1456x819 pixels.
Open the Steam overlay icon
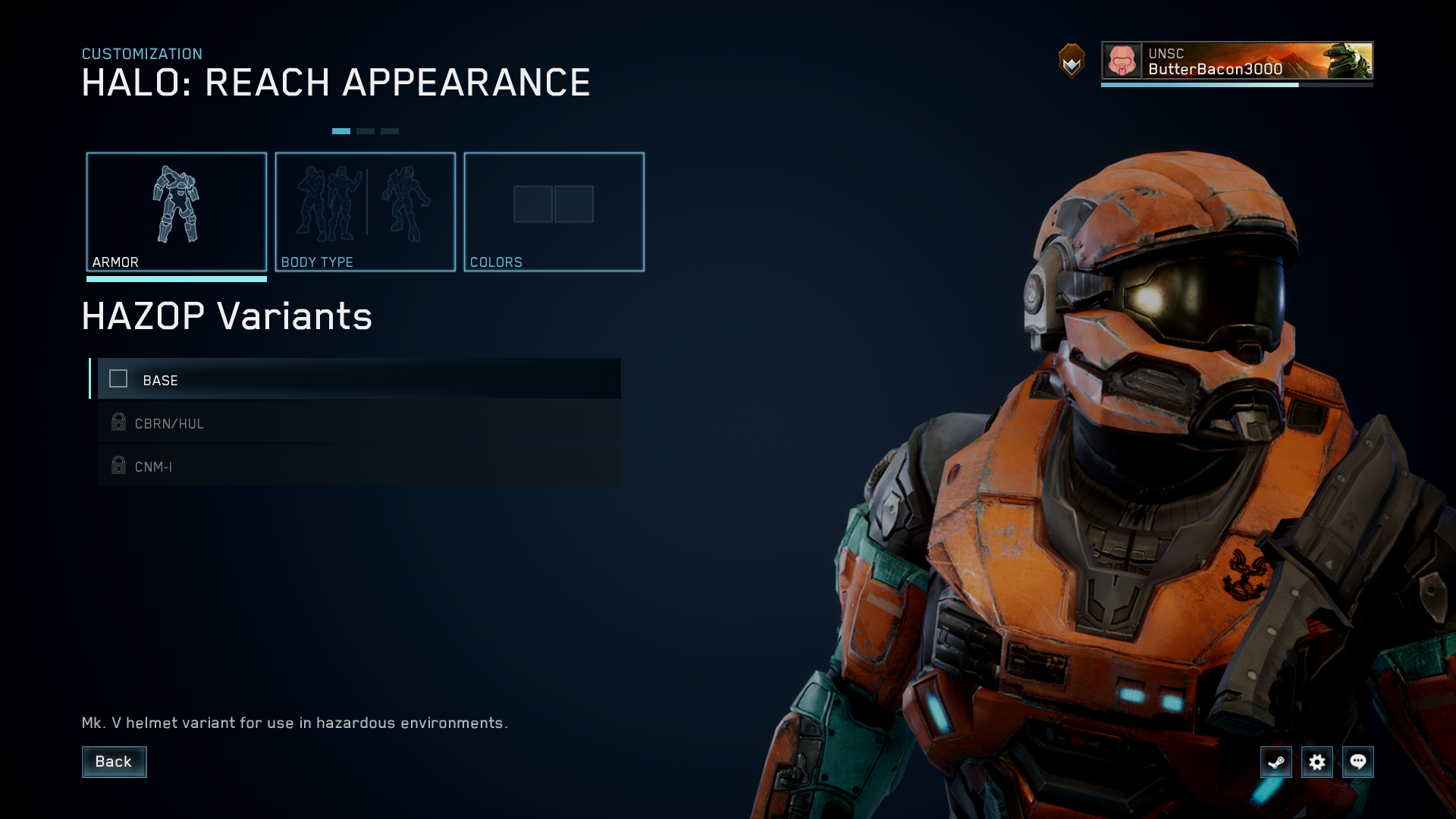point(1276,762)
